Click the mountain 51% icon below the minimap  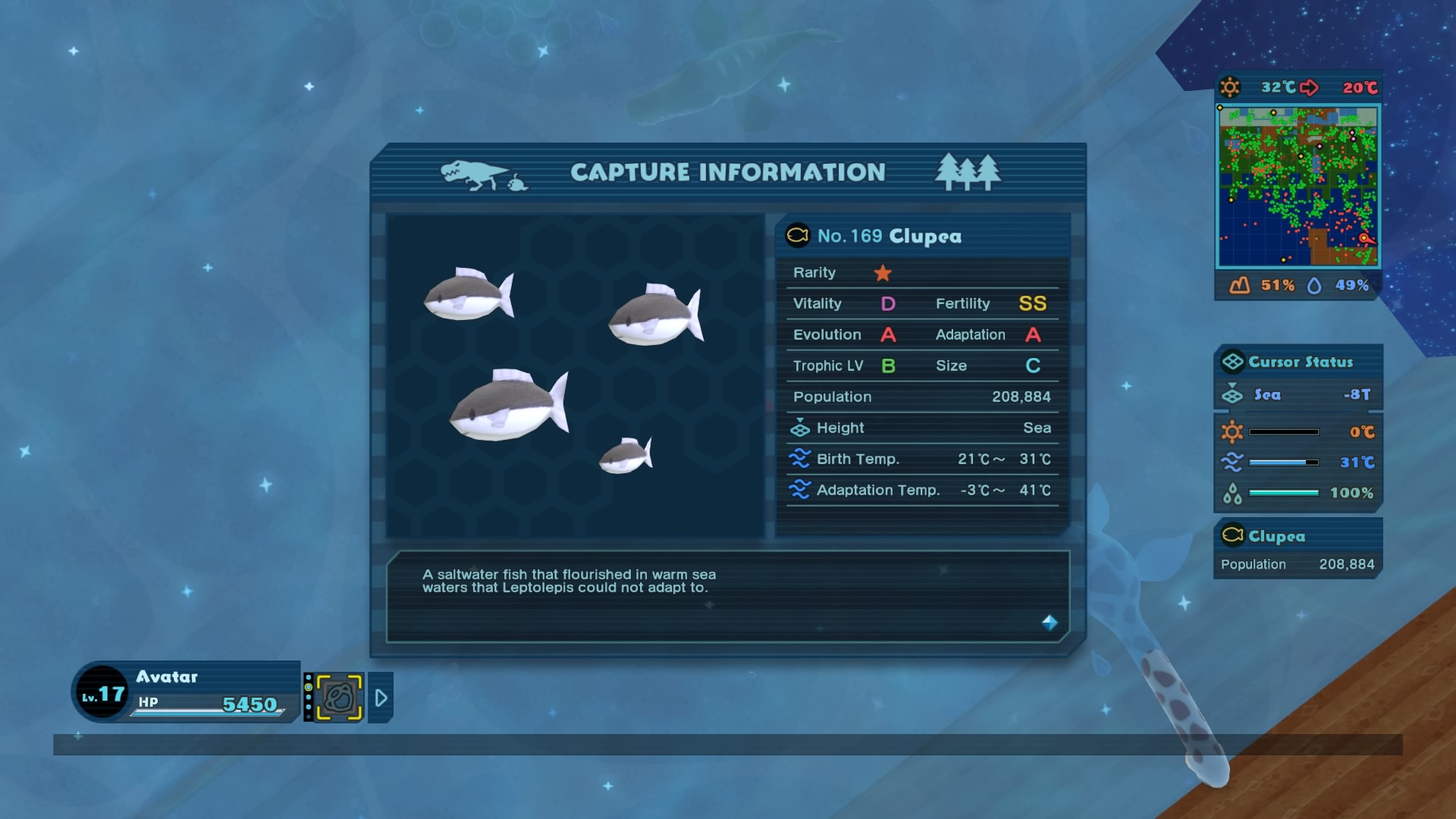click(x=1241, y=286)
